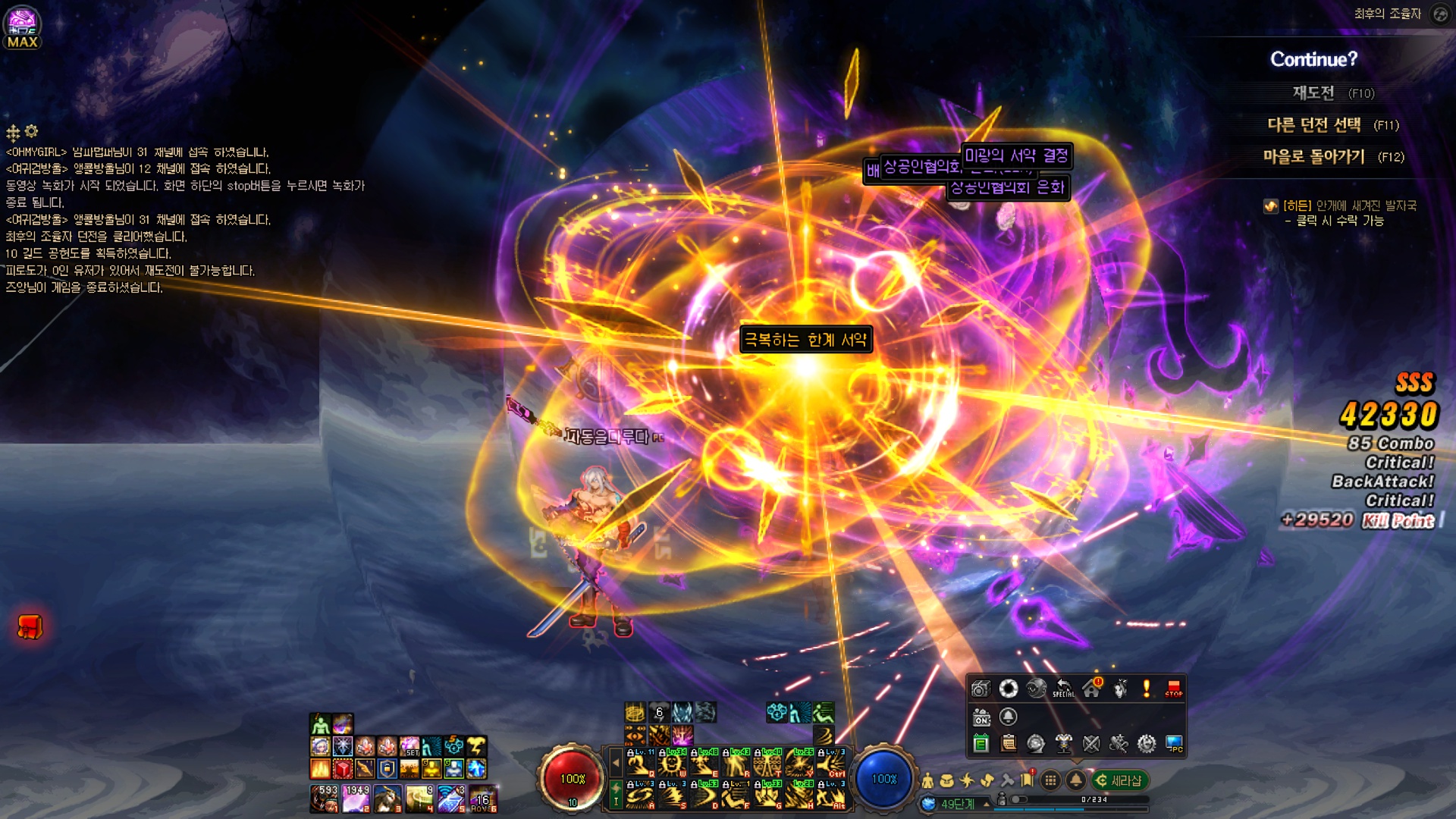Click the round grid menu button
The width and height of the screenshot is (1456, 819).
click(x=1050, y=780)
